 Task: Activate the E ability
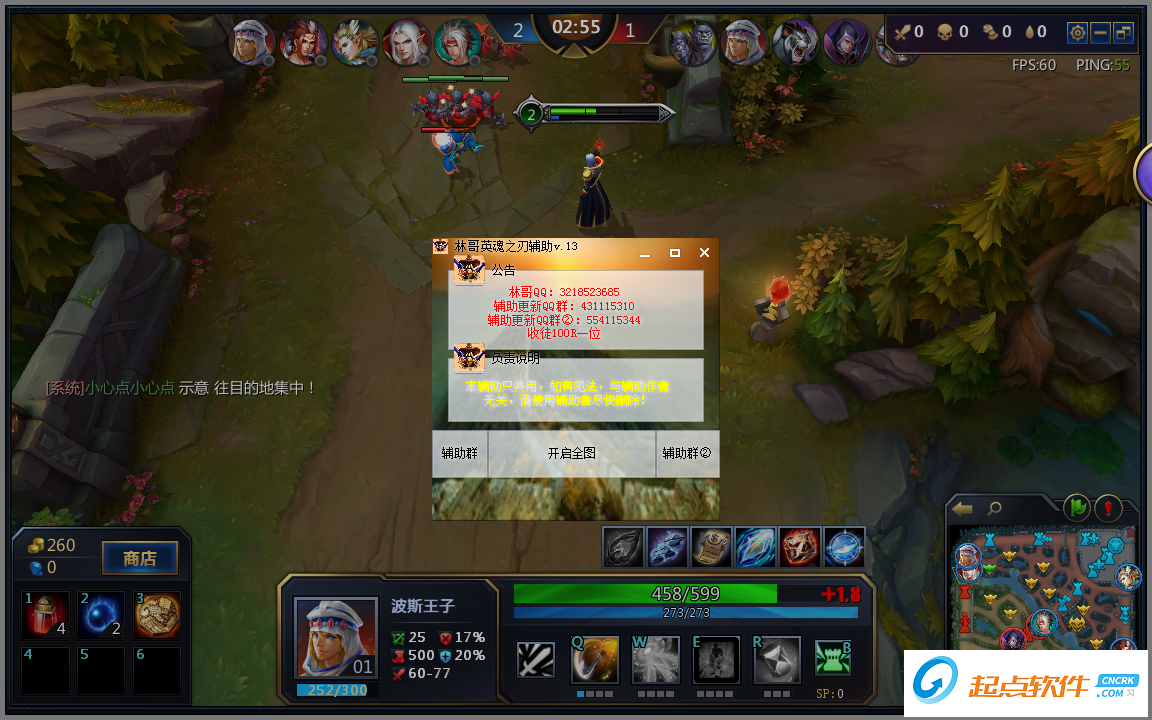pos(716,660)
